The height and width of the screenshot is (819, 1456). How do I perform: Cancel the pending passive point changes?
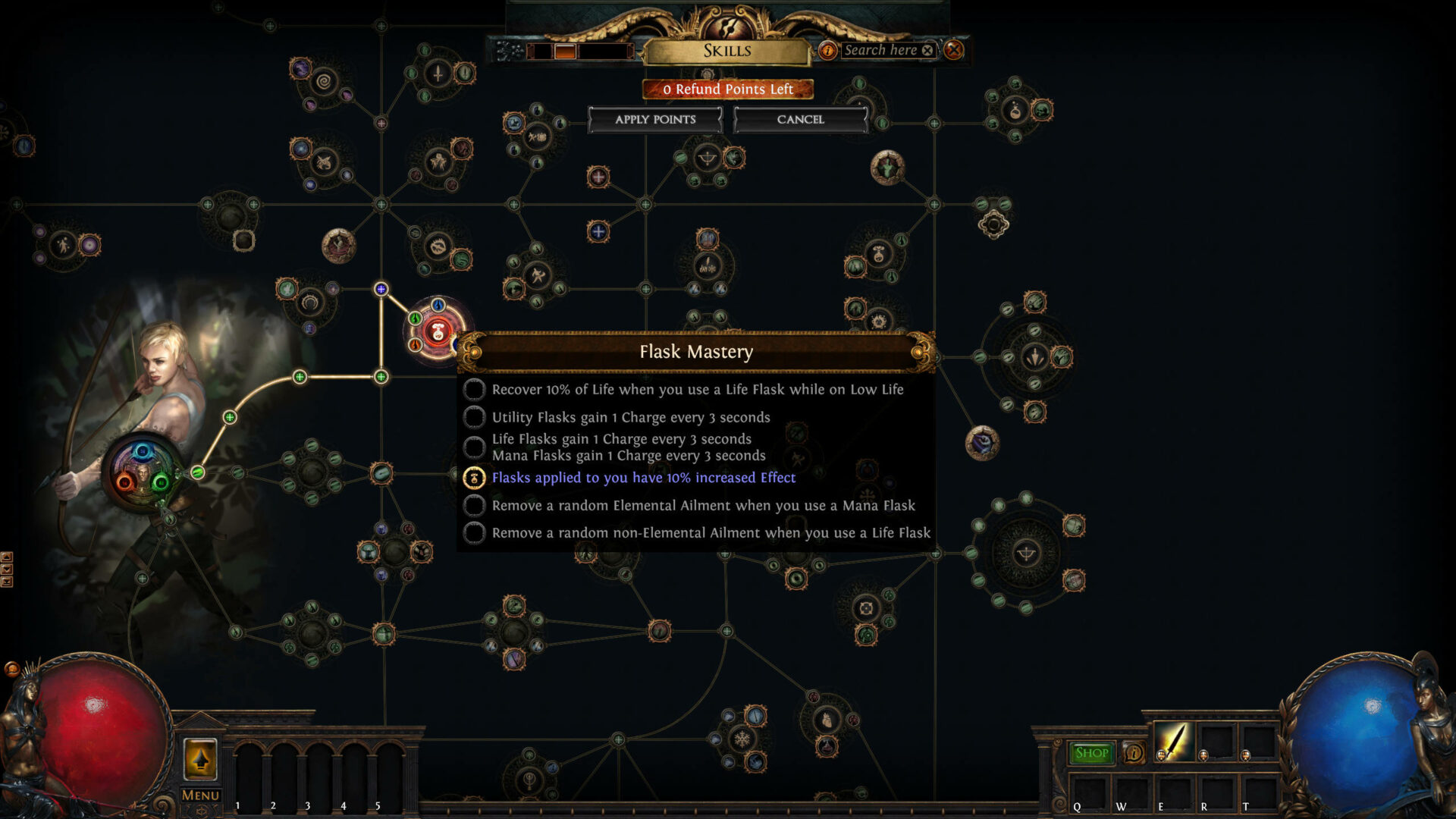(x=800, y=120)
